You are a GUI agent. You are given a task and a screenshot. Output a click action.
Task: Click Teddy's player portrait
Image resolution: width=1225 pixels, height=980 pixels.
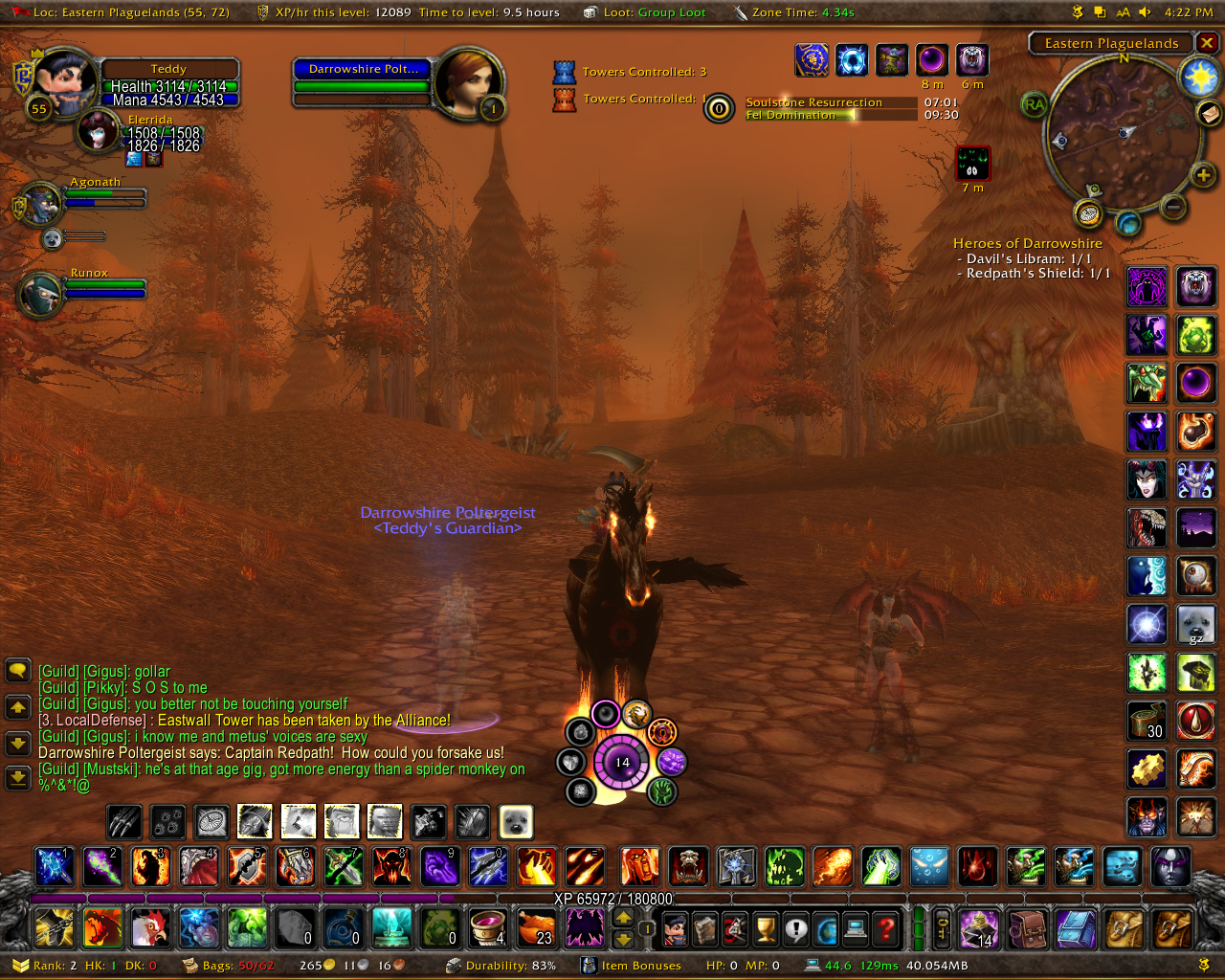64,81
